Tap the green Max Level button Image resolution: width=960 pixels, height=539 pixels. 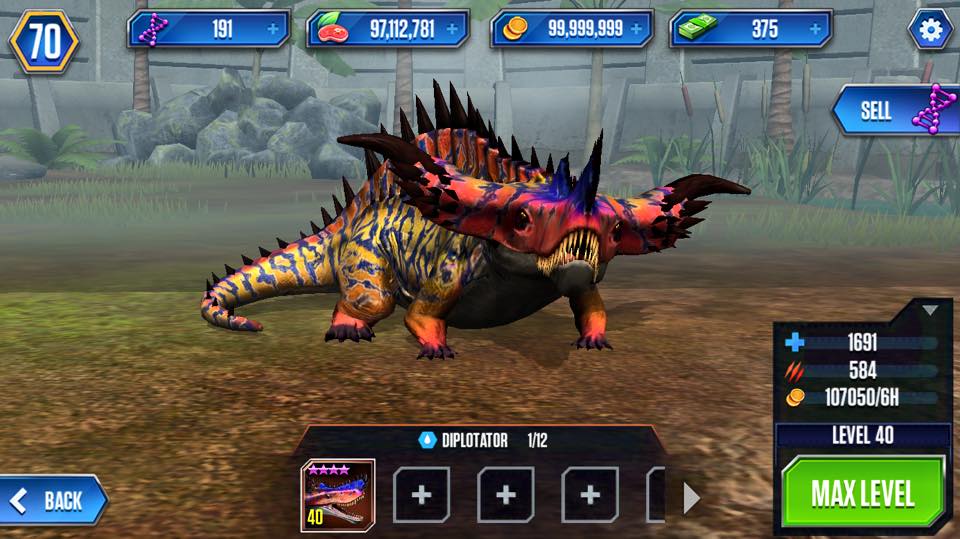click(x=862, y=493)
